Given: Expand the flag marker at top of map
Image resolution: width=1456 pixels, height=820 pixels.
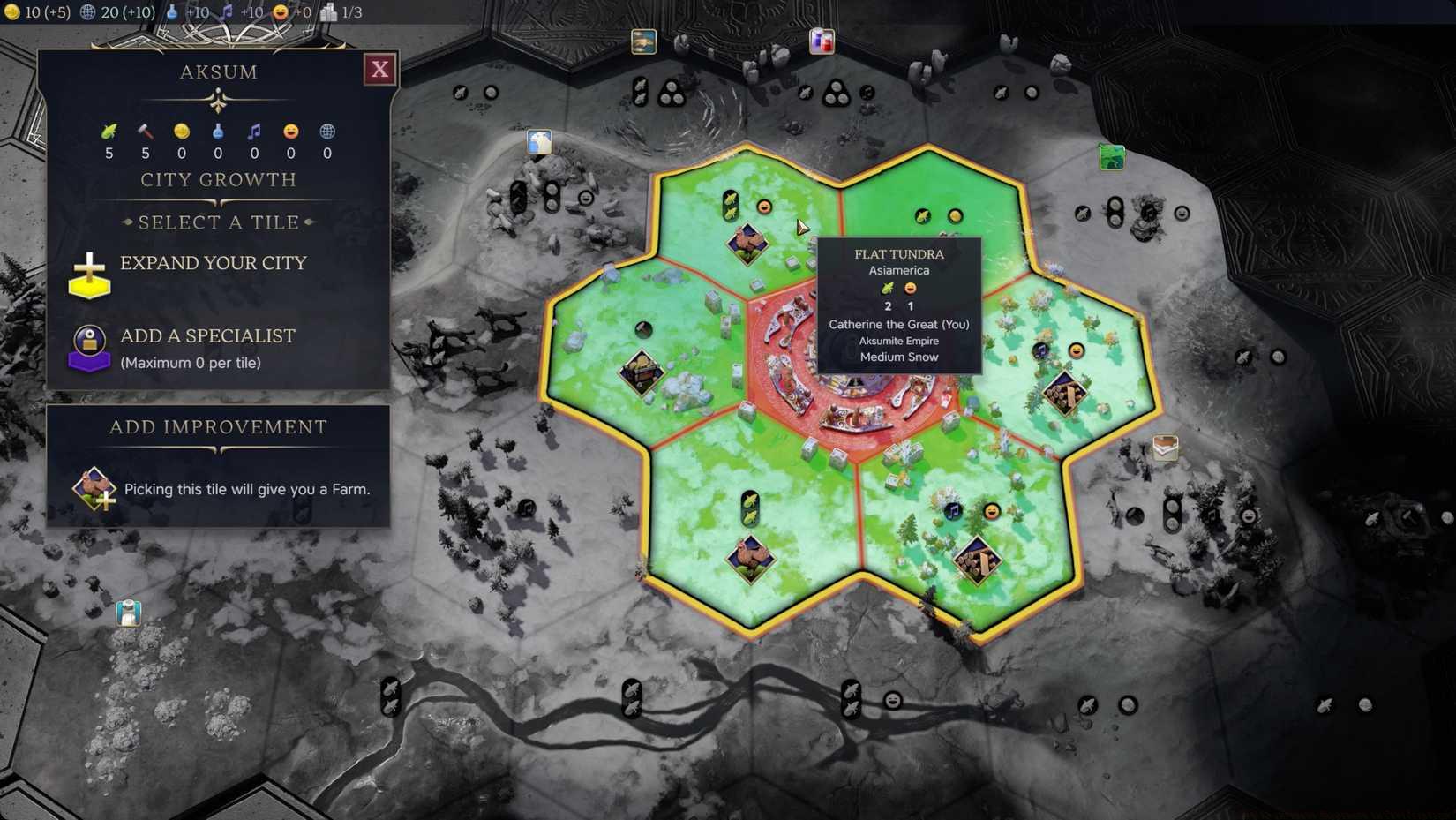Looking at the screenshot, I should pyautogui.click(x=821, y=41).
